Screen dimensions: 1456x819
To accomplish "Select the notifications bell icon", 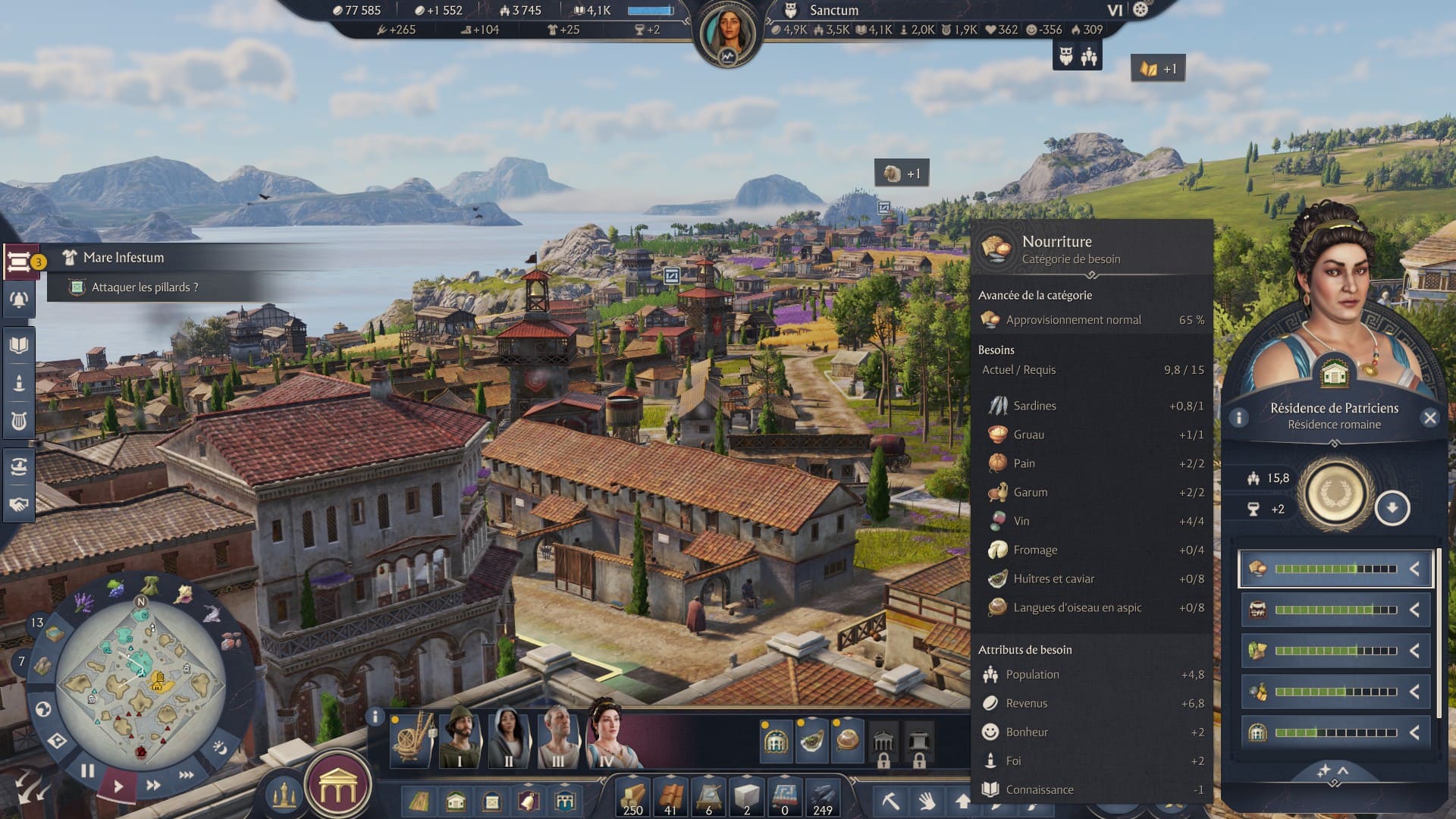I will click(x=19, y=299).
